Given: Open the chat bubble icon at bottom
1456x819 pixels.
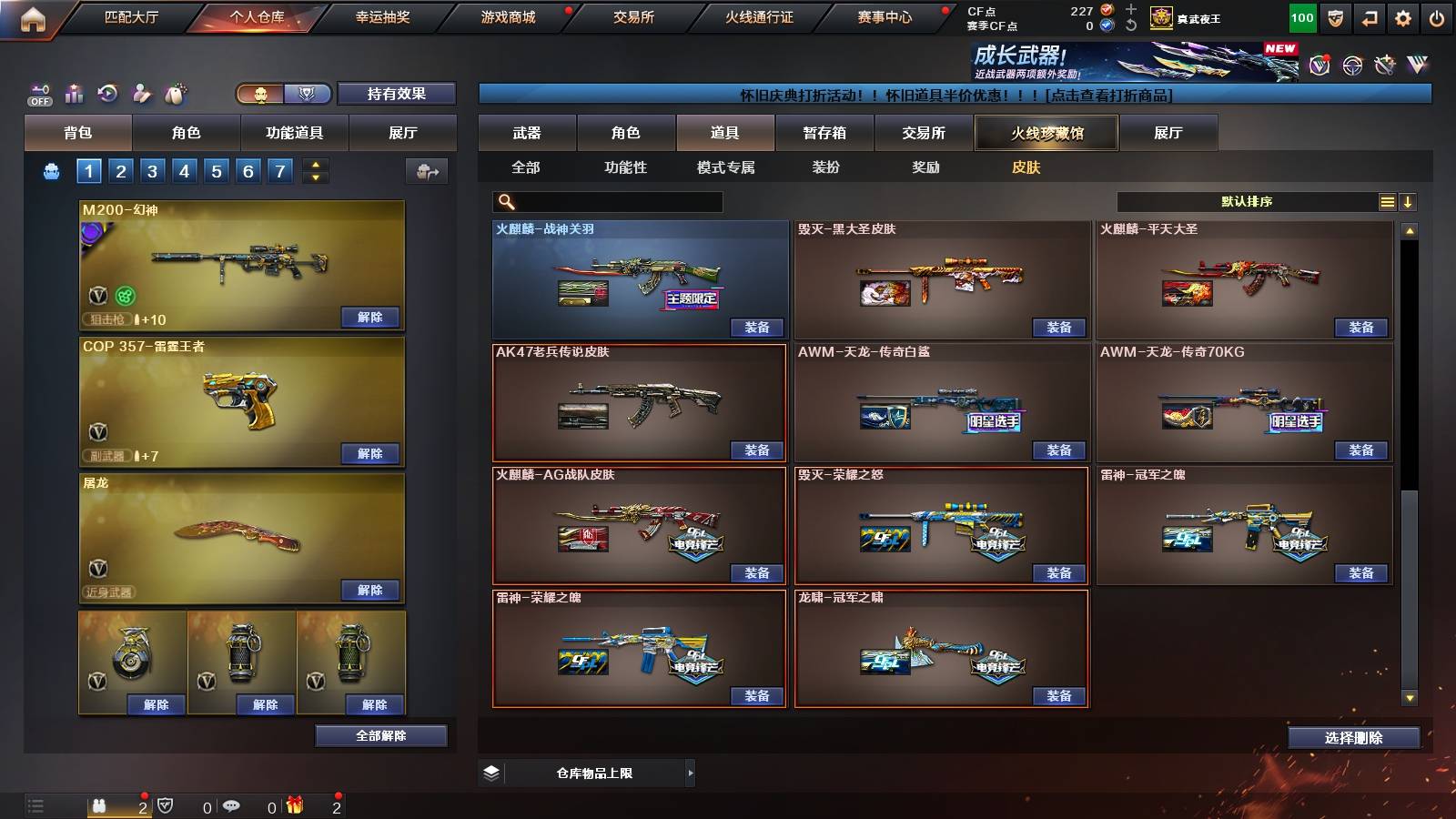Looking at the screenshot, I should click(233, 806).
